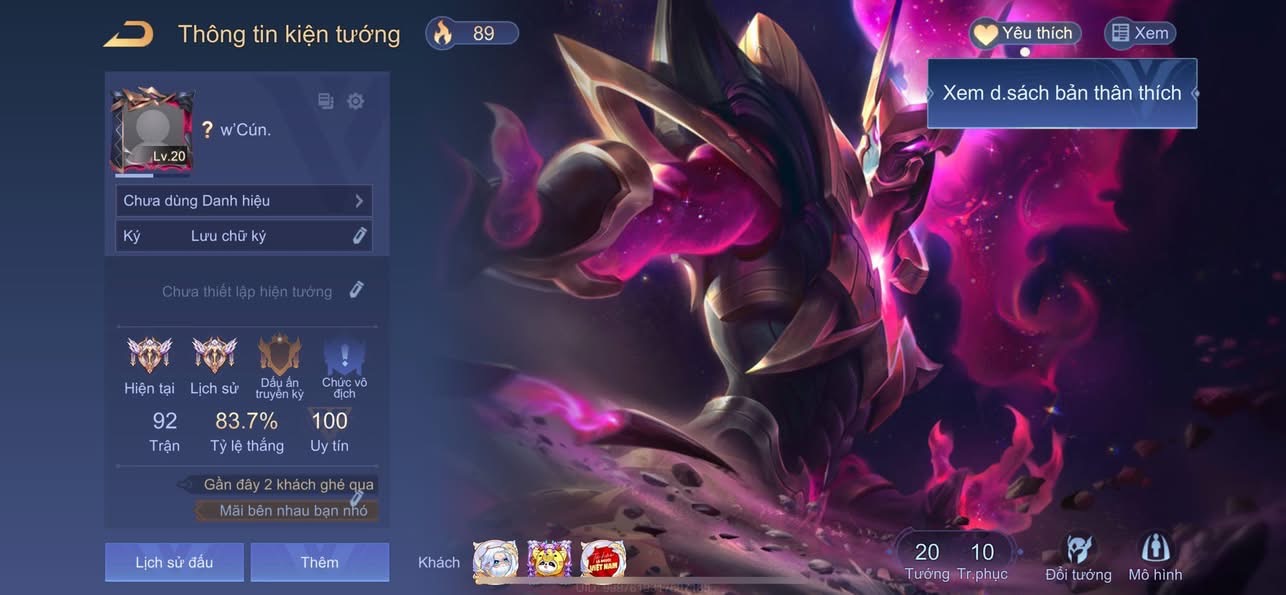Go back using the gold arrow button
Screen dimensions: 1286x595
click(129, 34)
